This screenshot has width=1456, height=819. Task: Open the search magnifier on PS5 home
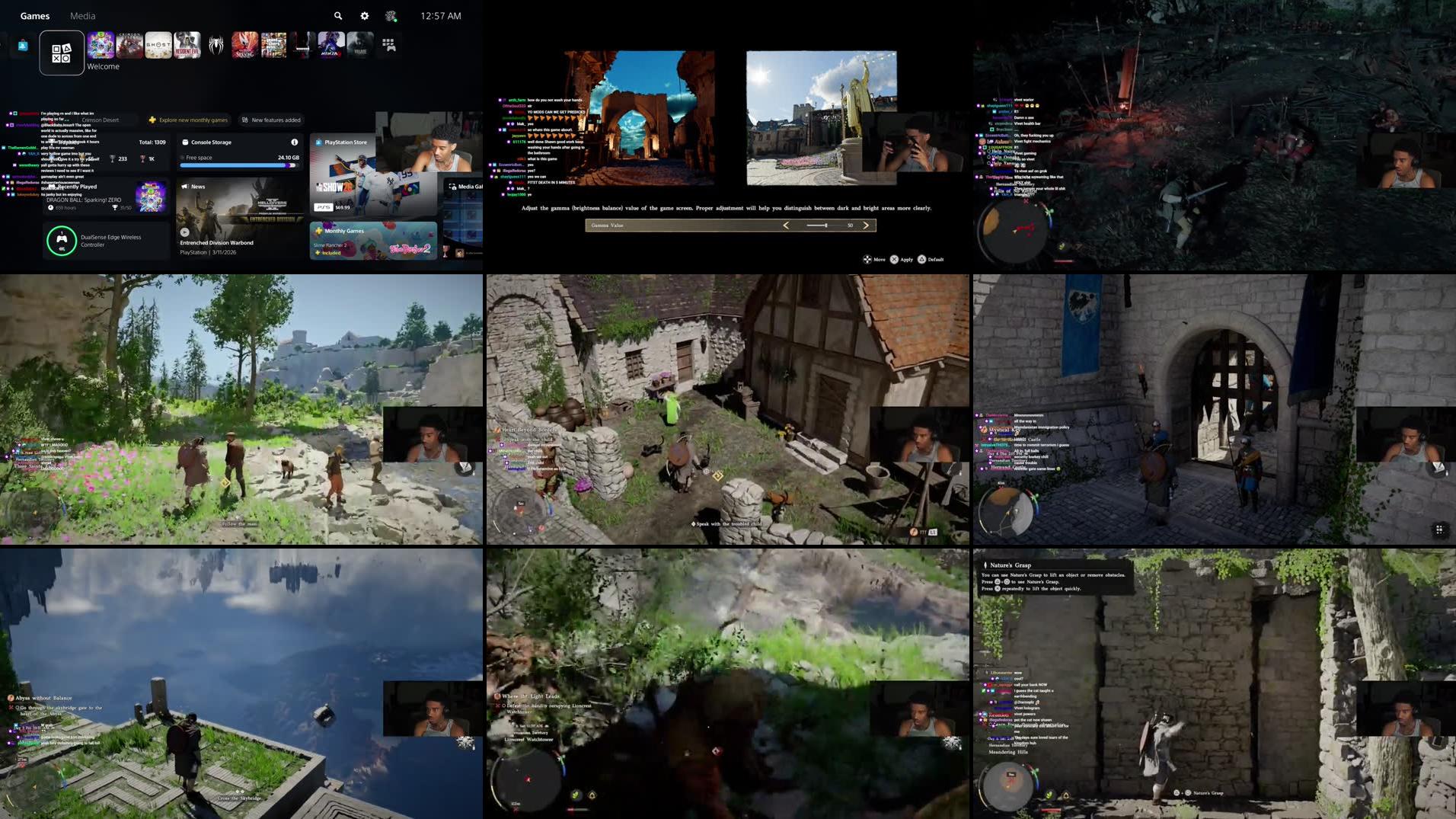[337, 16]
